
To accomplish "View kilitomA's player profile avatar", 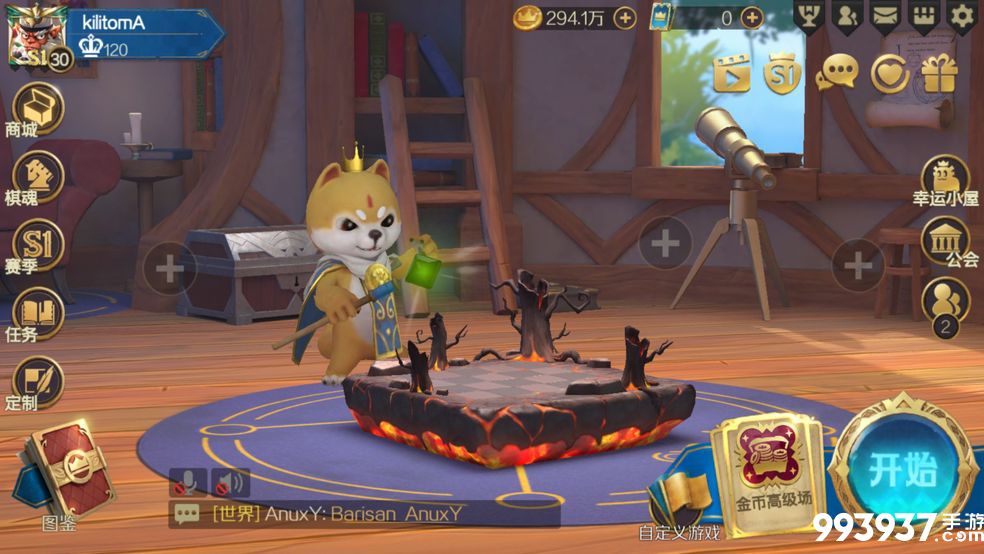I will tap(34, 38).
